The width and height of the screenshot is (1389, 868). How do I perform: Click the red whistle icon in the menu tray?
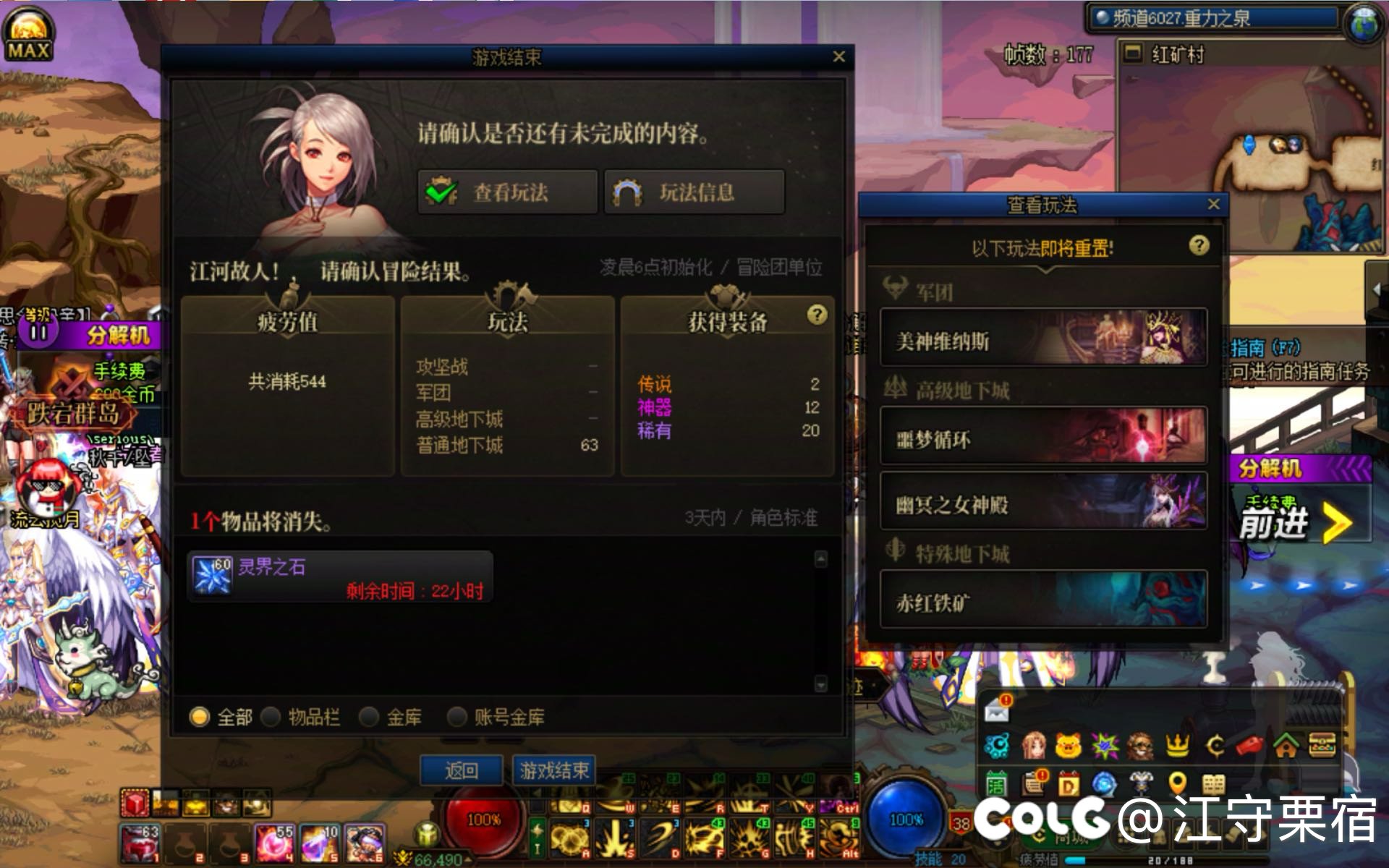point(1247,746)
